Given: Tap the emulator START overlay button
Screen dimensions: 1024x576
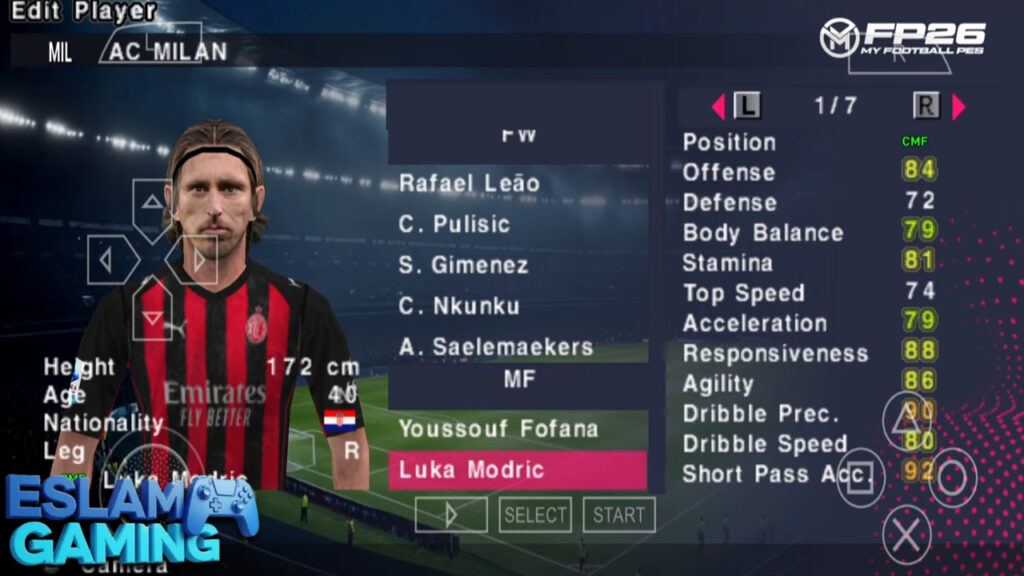Looking at the screenshot, I should tap(619, 515).
